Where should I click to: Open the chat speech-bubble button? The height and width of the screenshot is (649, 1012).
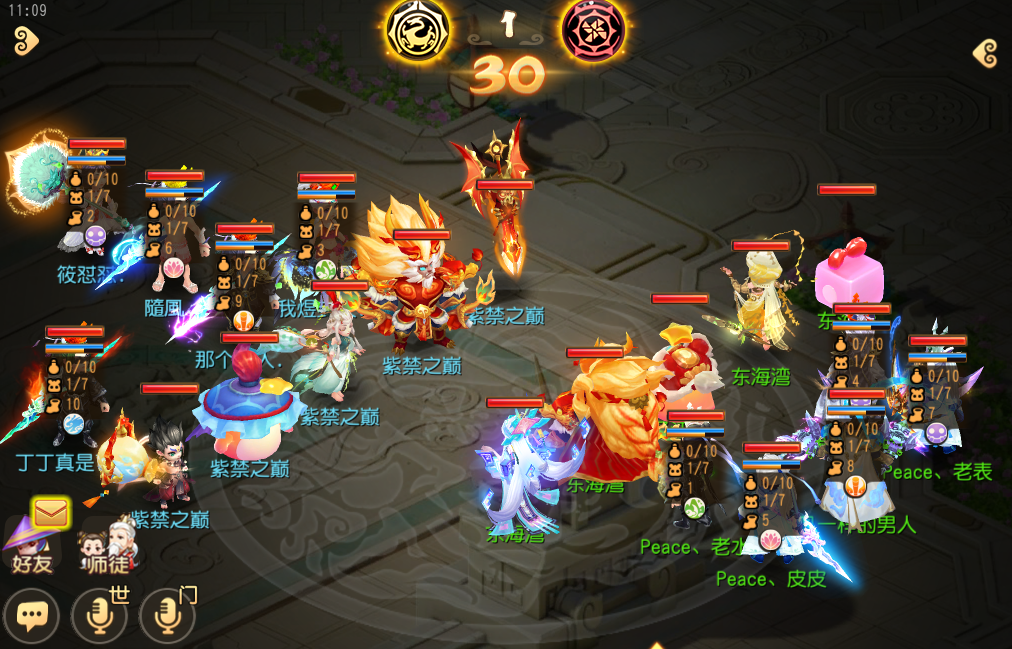pyautogui.click(x=31, y=616)
